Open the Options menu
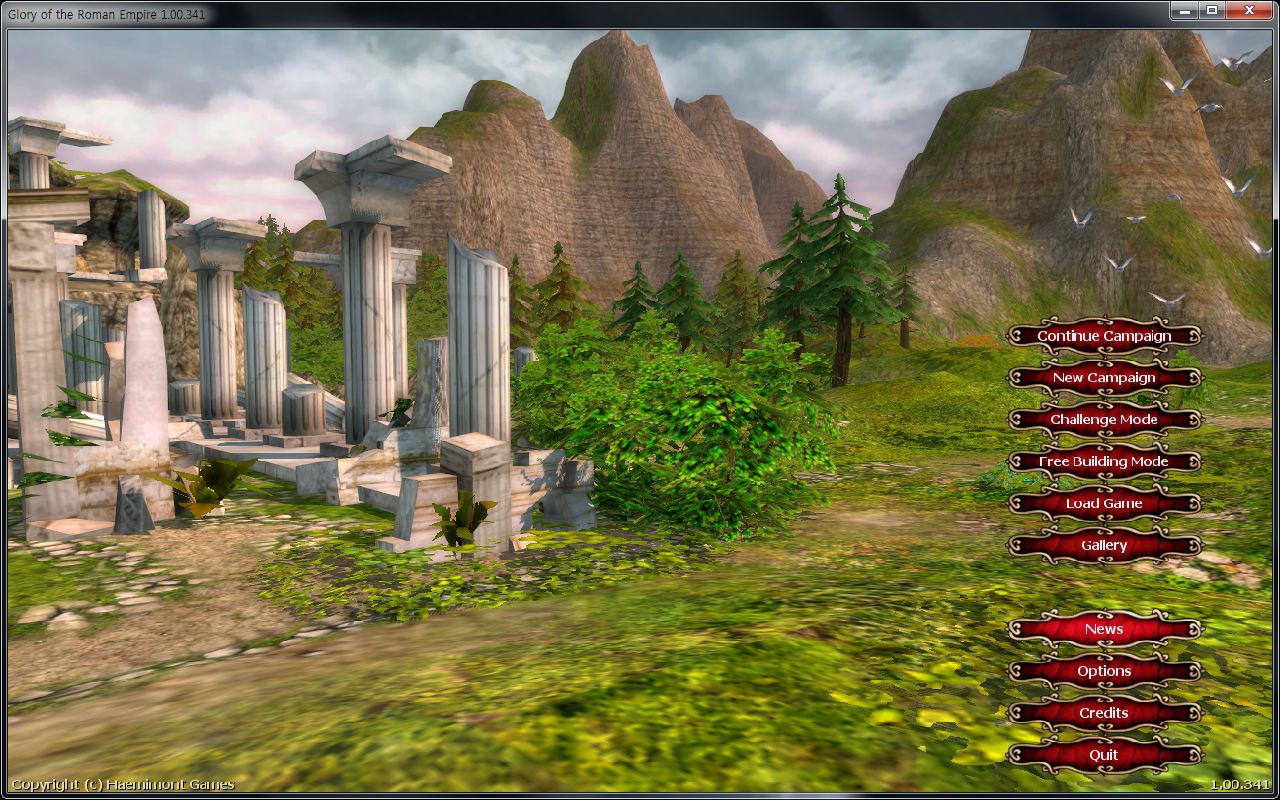 1104,672
